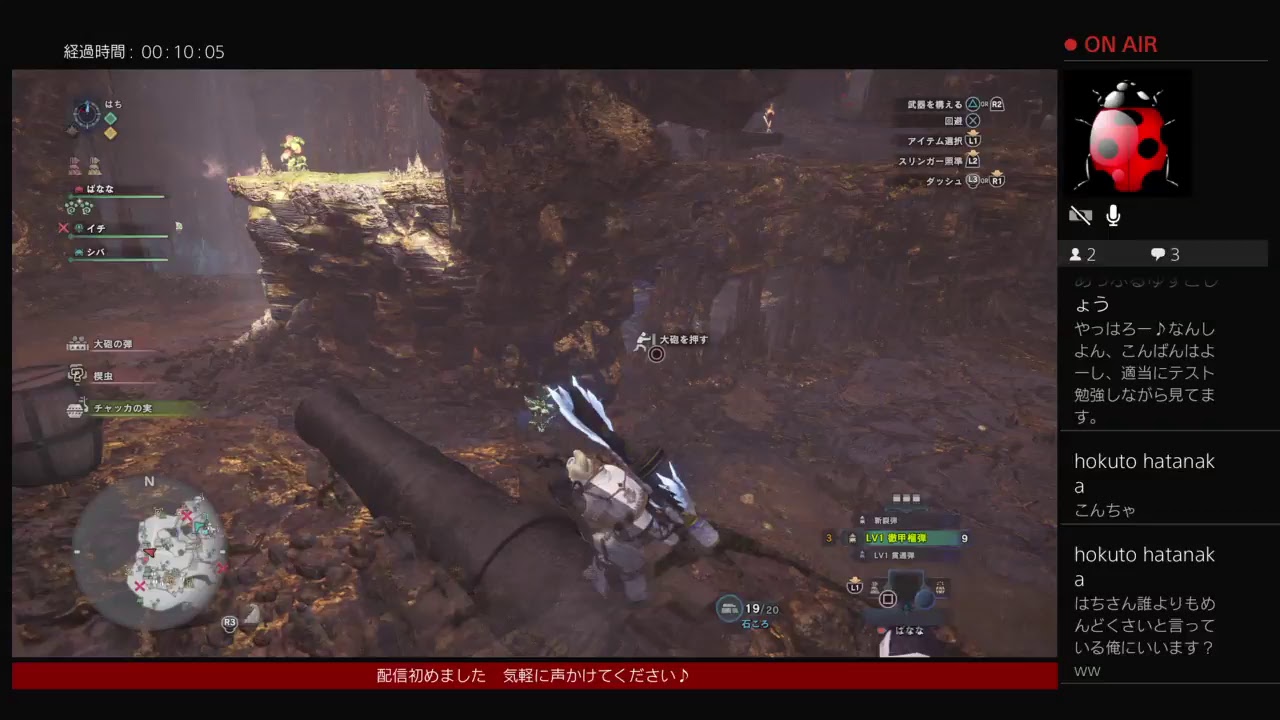The image size is (1280, 720).
Task: Click the ばなな health bar
Action: [x=115, y=195]
